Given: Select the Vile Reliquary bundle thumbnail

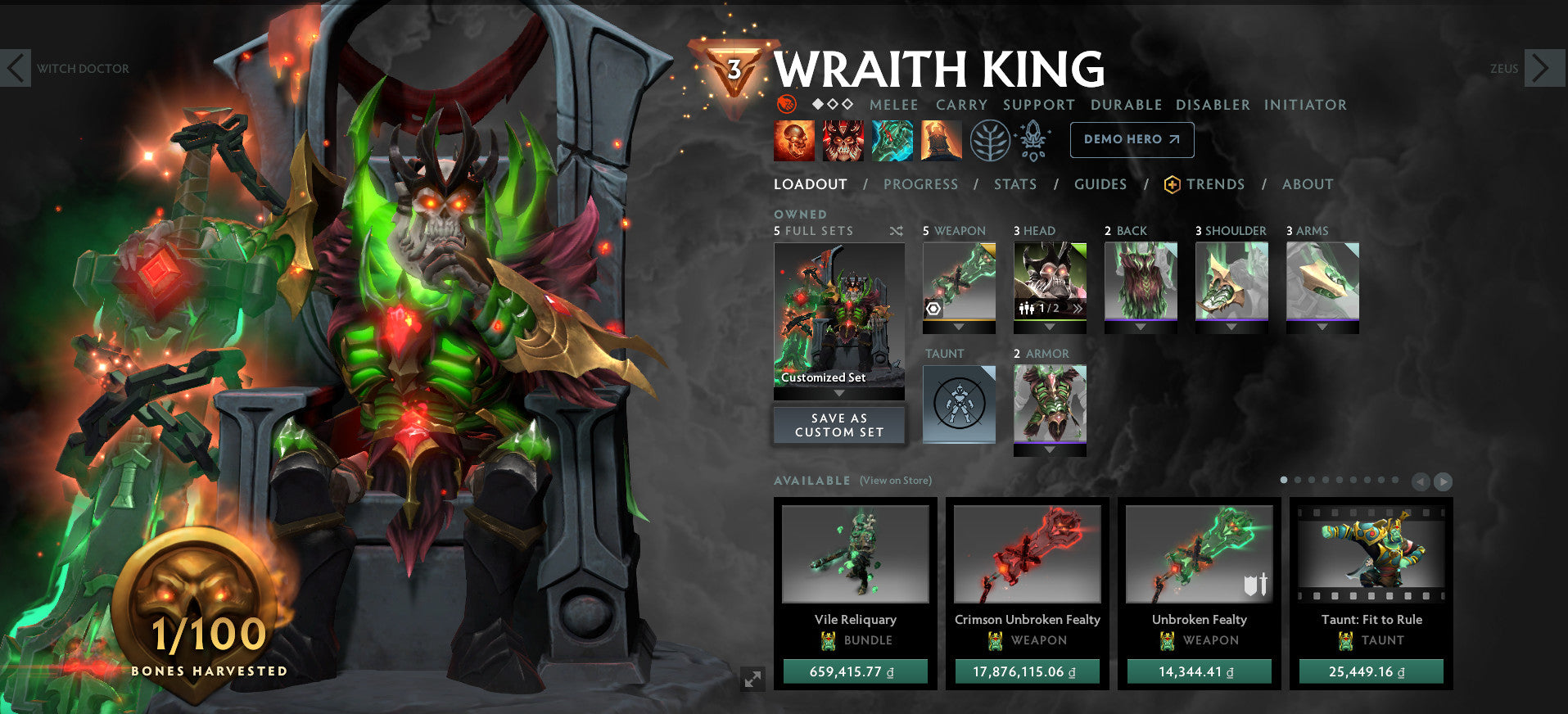Looking at the screenshot, I should pos(856,554).
